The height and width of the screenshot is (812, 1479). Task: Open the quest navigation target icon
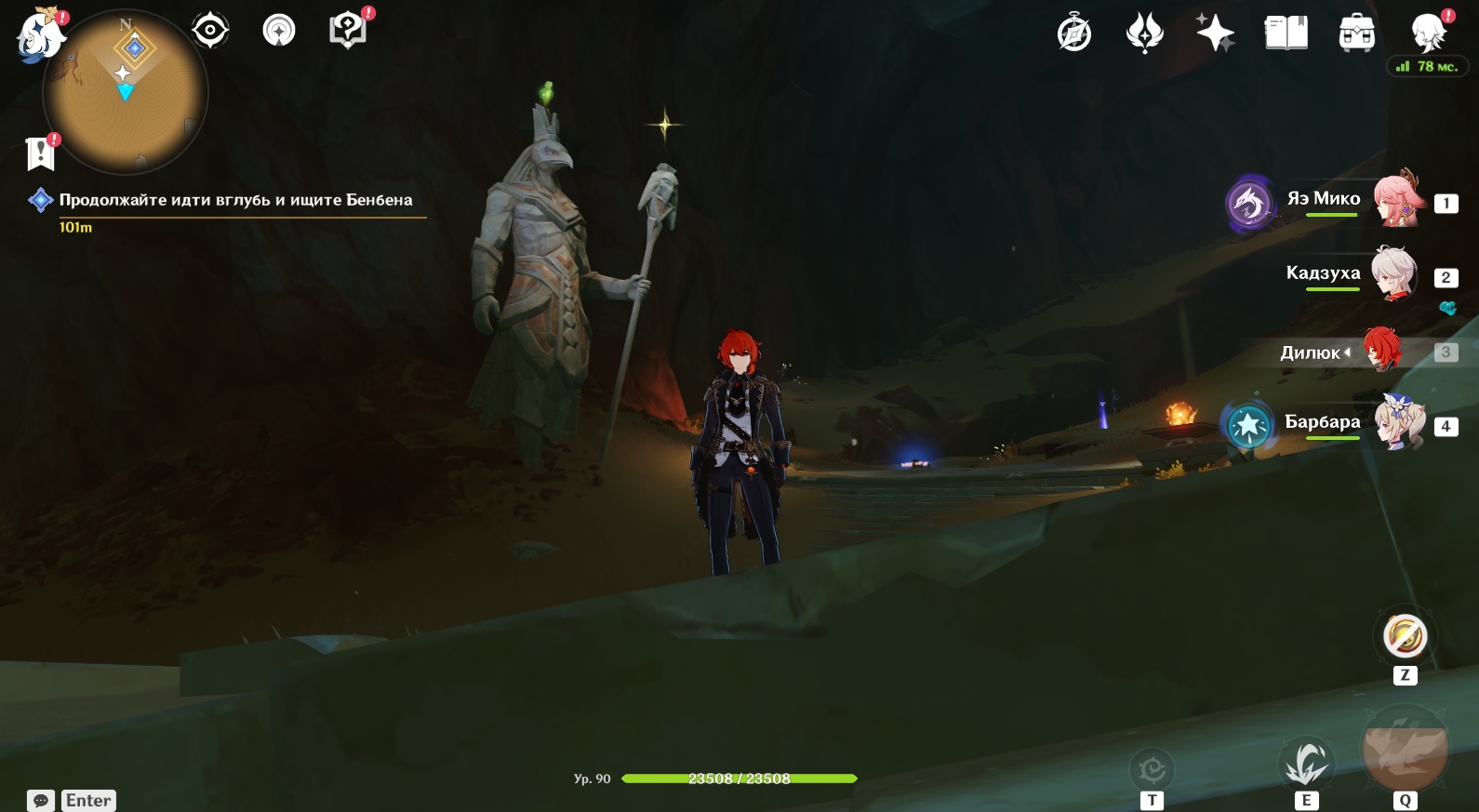tap(210, 31)
